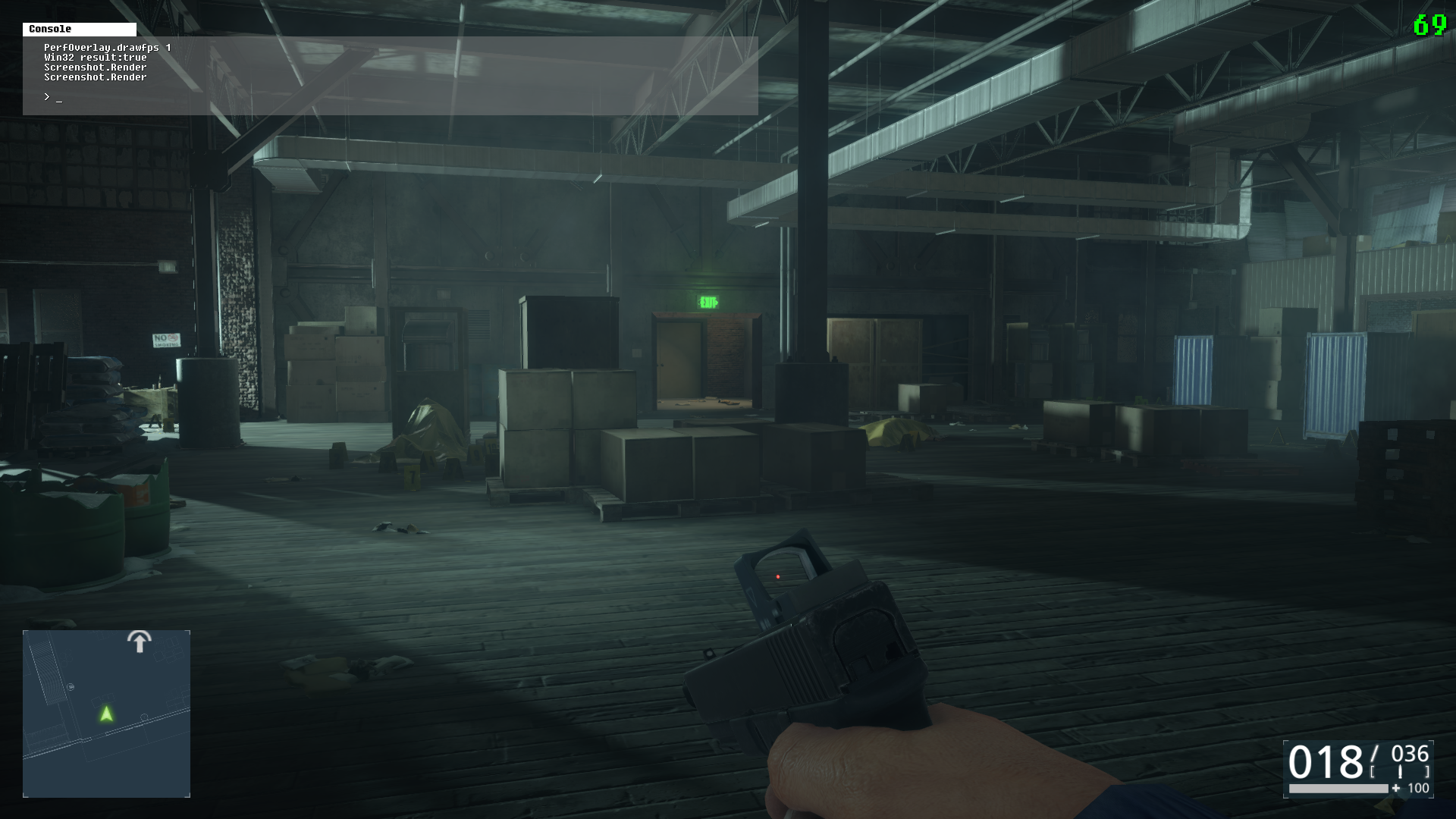Click the green player arrow on minimap
1456x819 pixels.
(x=106, y=714)
